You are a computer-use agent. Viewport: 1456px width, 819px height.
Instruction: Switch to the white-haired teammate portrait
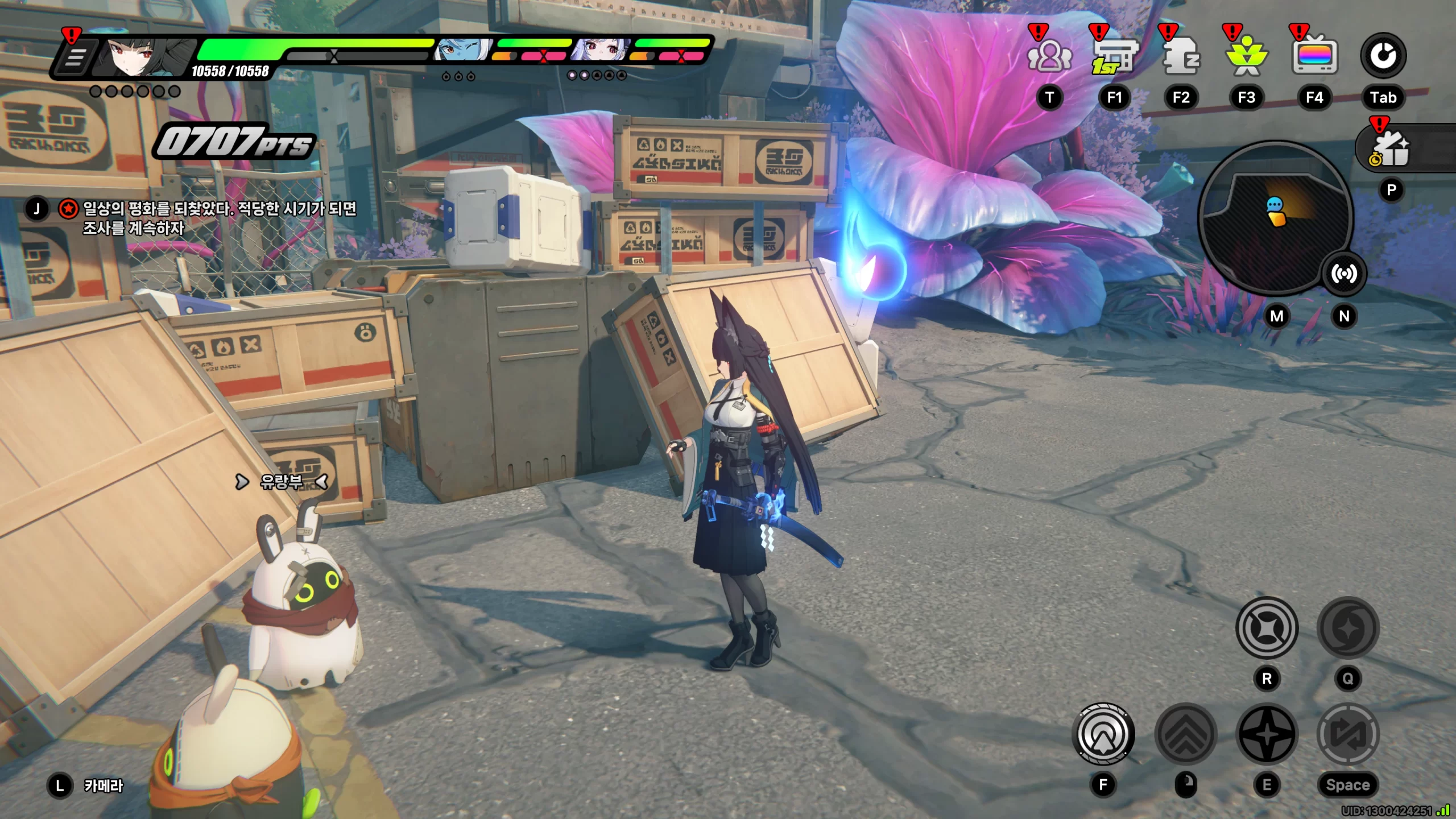point(600,51)
